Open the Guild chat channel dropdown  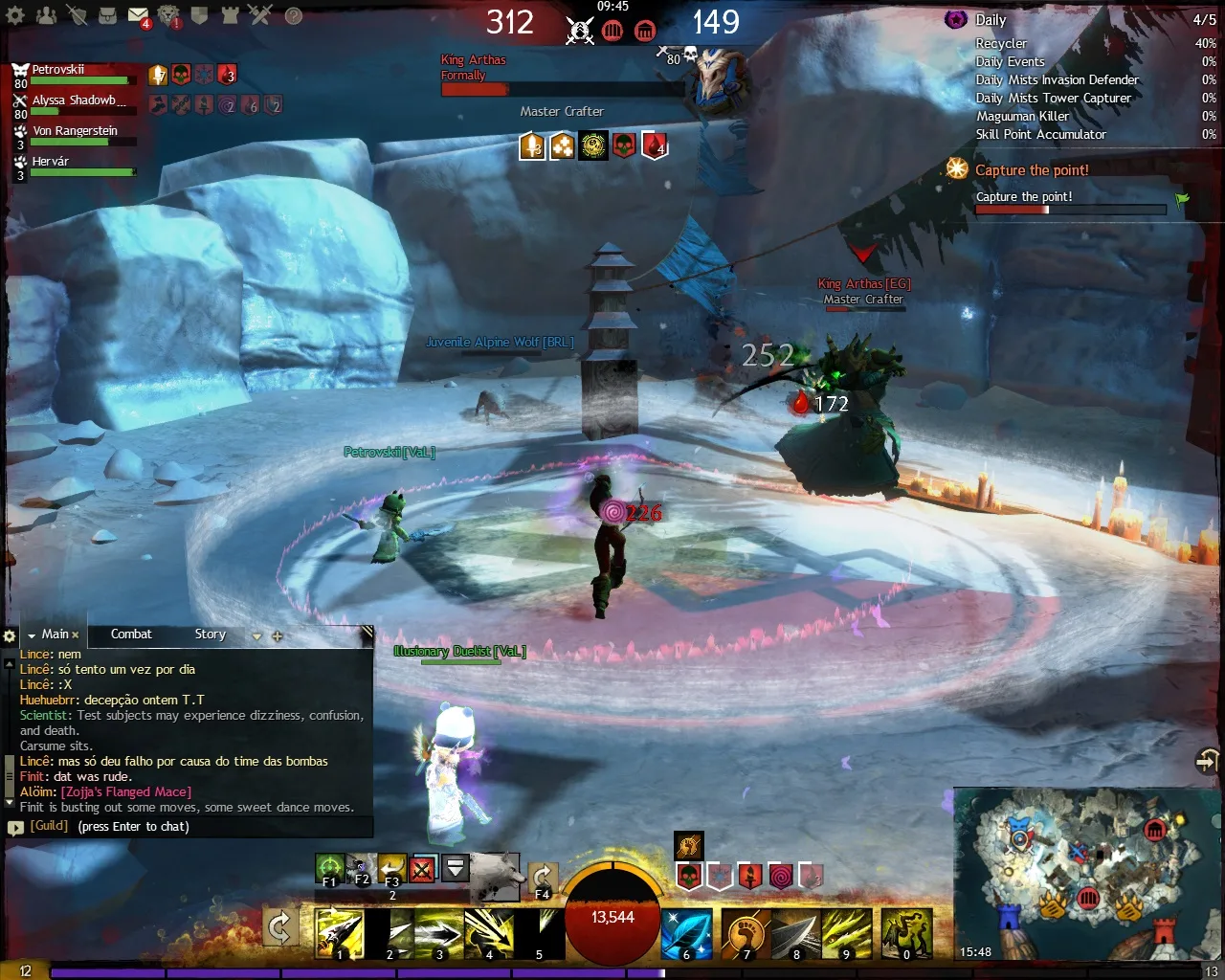pos(48,825)
